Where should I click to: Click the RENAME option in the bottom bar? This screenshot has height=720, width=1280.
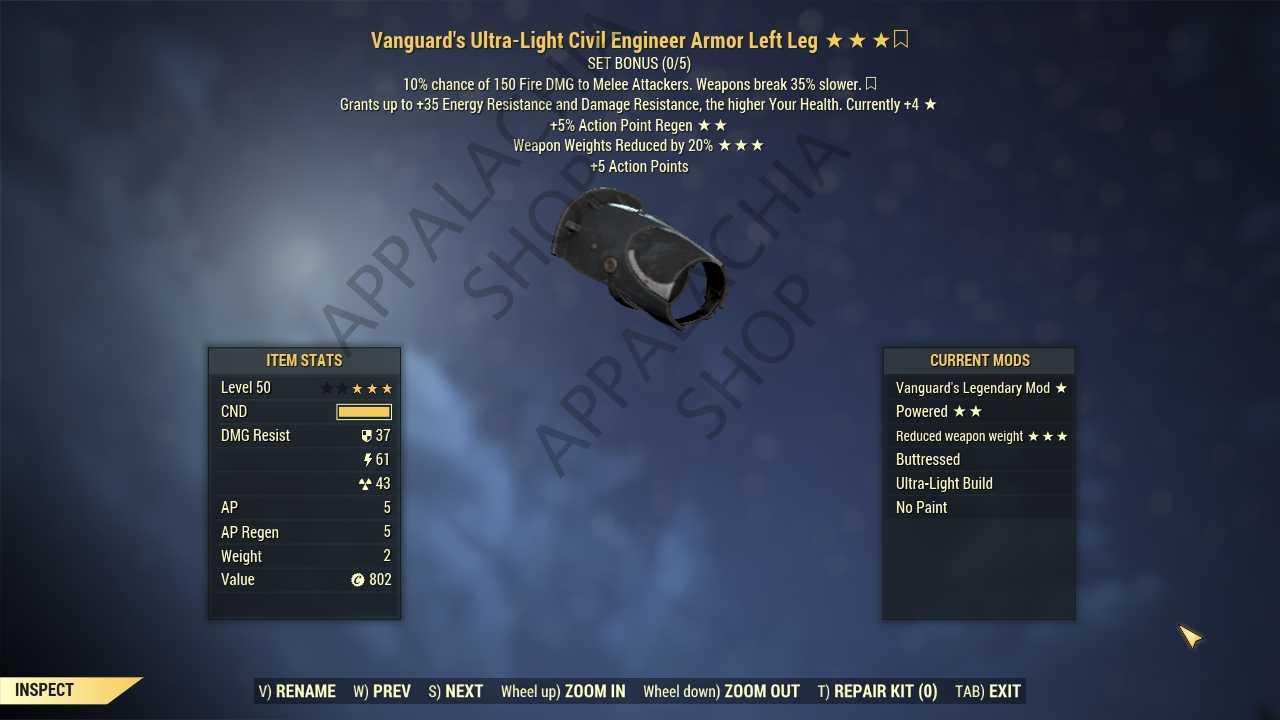(297, 691)
